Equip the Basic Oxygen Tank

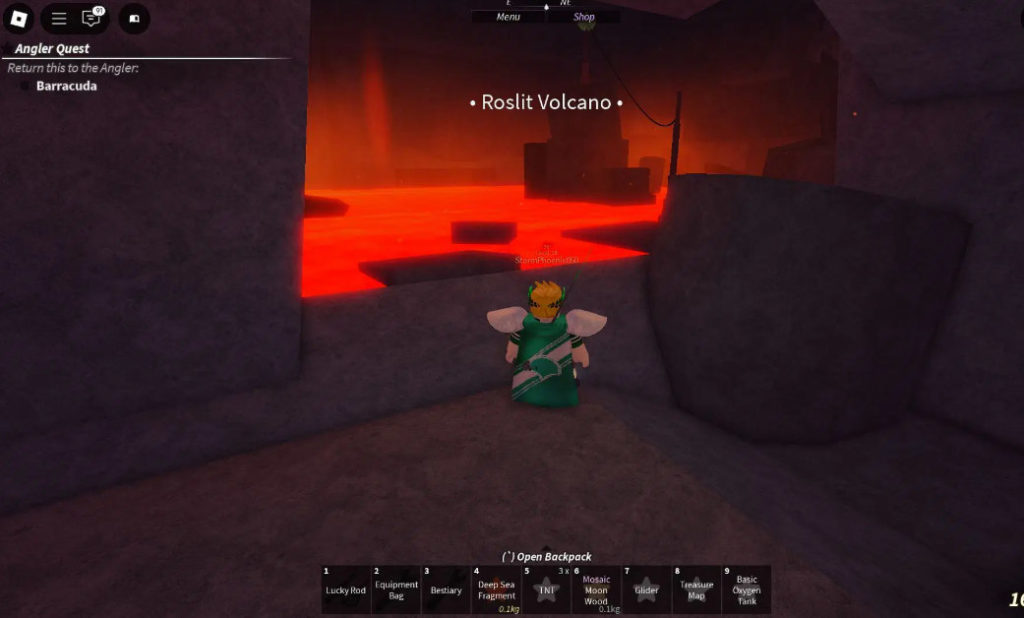coord(746,590)
